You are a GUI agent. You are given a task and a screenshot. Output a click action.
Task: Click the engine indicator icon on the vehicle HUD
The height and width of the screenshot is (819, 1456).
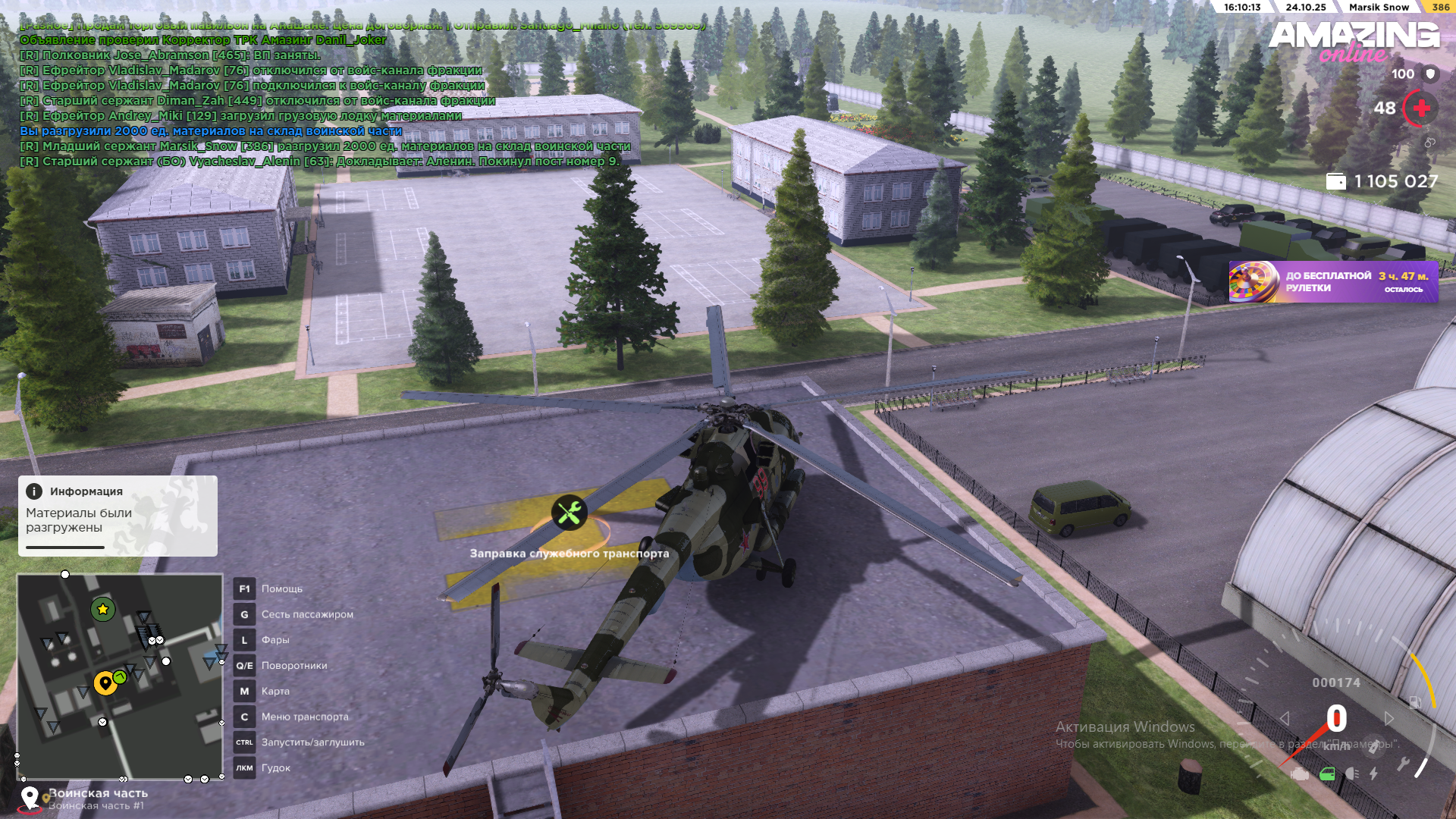(x=1300, y=773)
